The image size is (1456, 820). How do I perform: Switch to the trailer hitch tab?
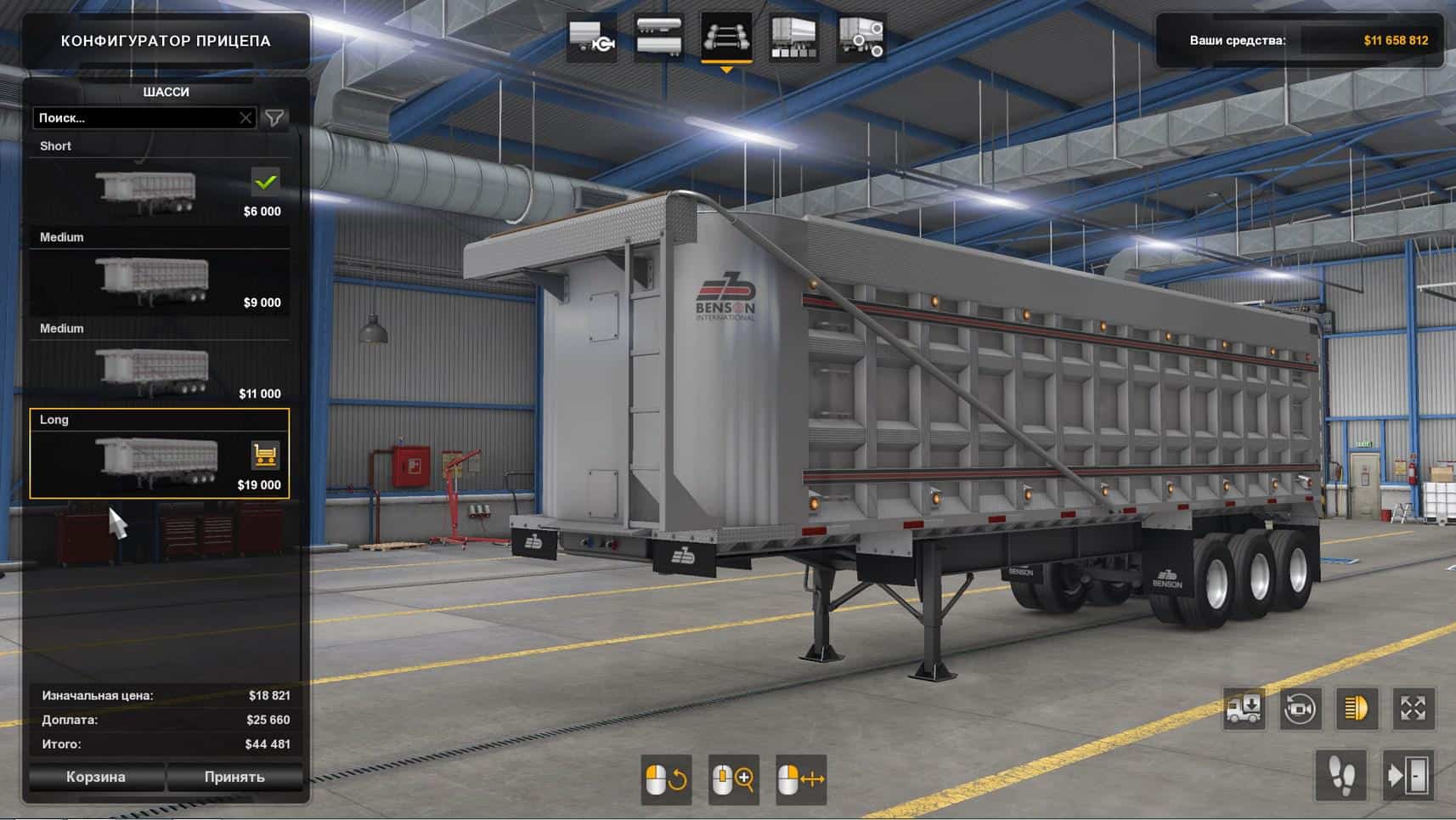591,38
